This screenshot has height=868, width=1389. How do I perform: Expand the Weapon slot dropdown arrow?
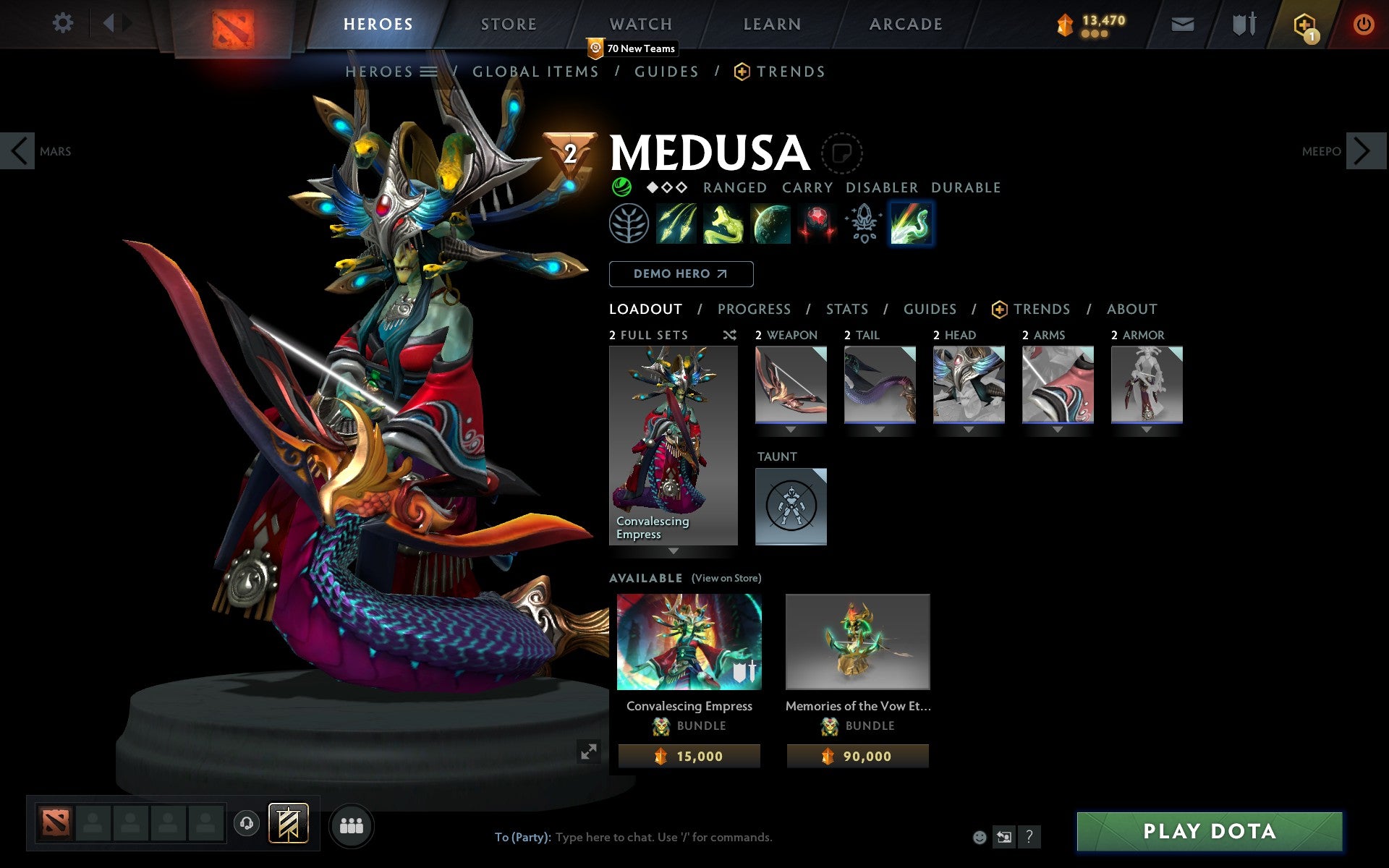pos(790,428)
